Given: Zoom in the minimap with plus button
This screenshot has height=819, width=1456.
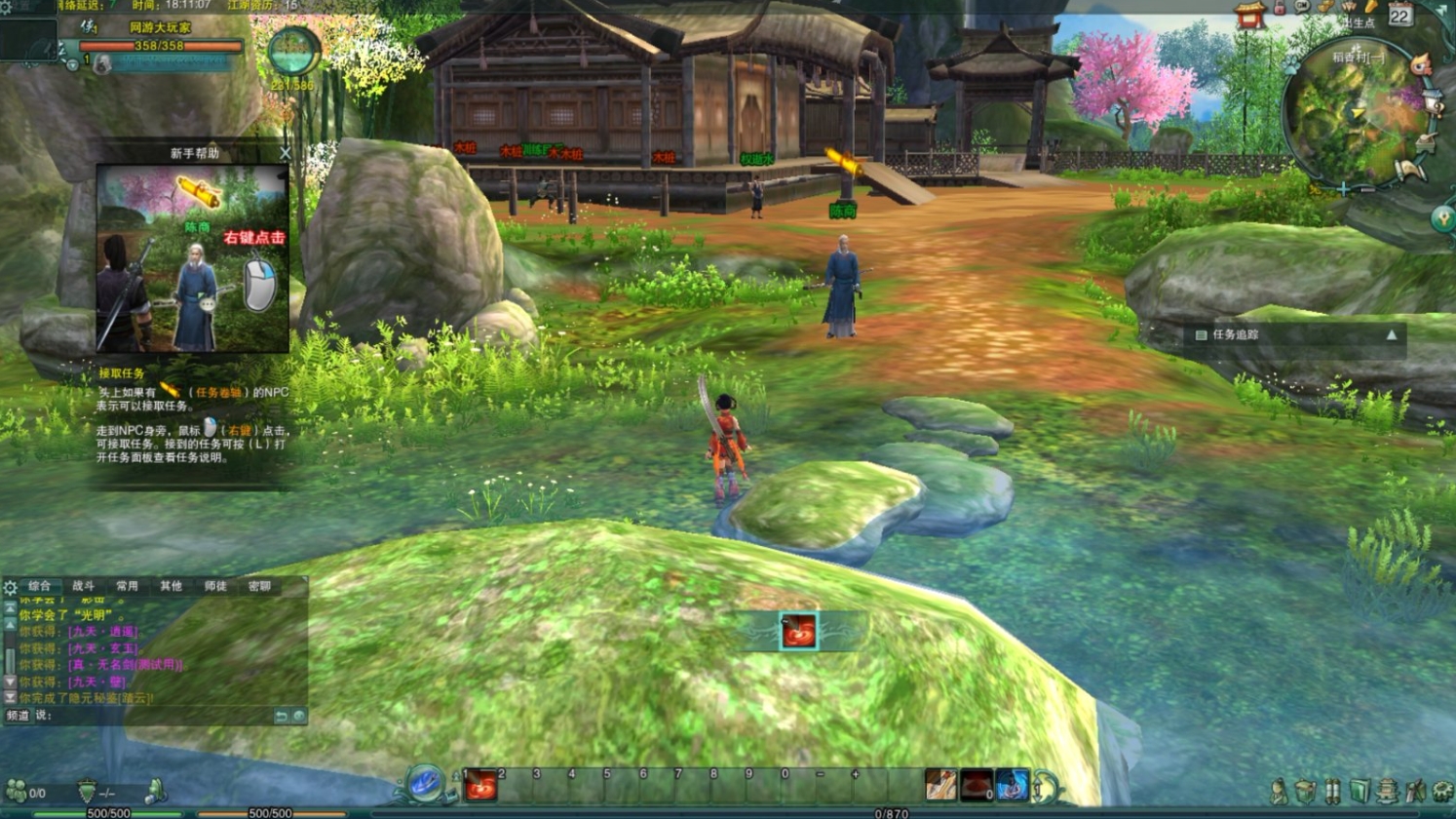Looking at the screenshot, I should pos(1344,189).
